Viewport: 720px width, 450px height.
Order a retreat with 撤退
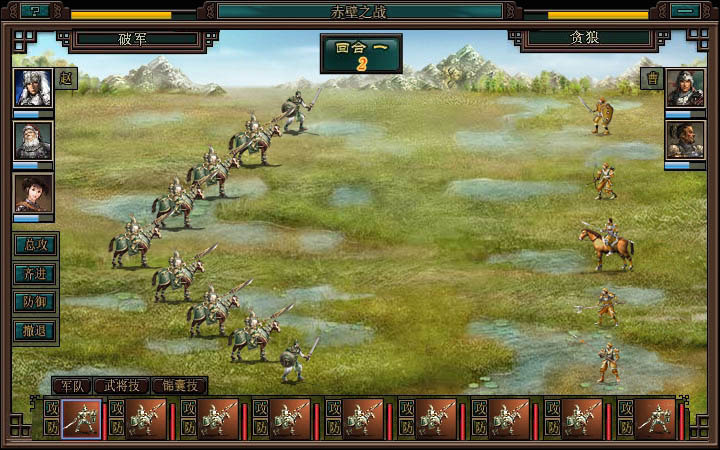click(x=35, y=330)
